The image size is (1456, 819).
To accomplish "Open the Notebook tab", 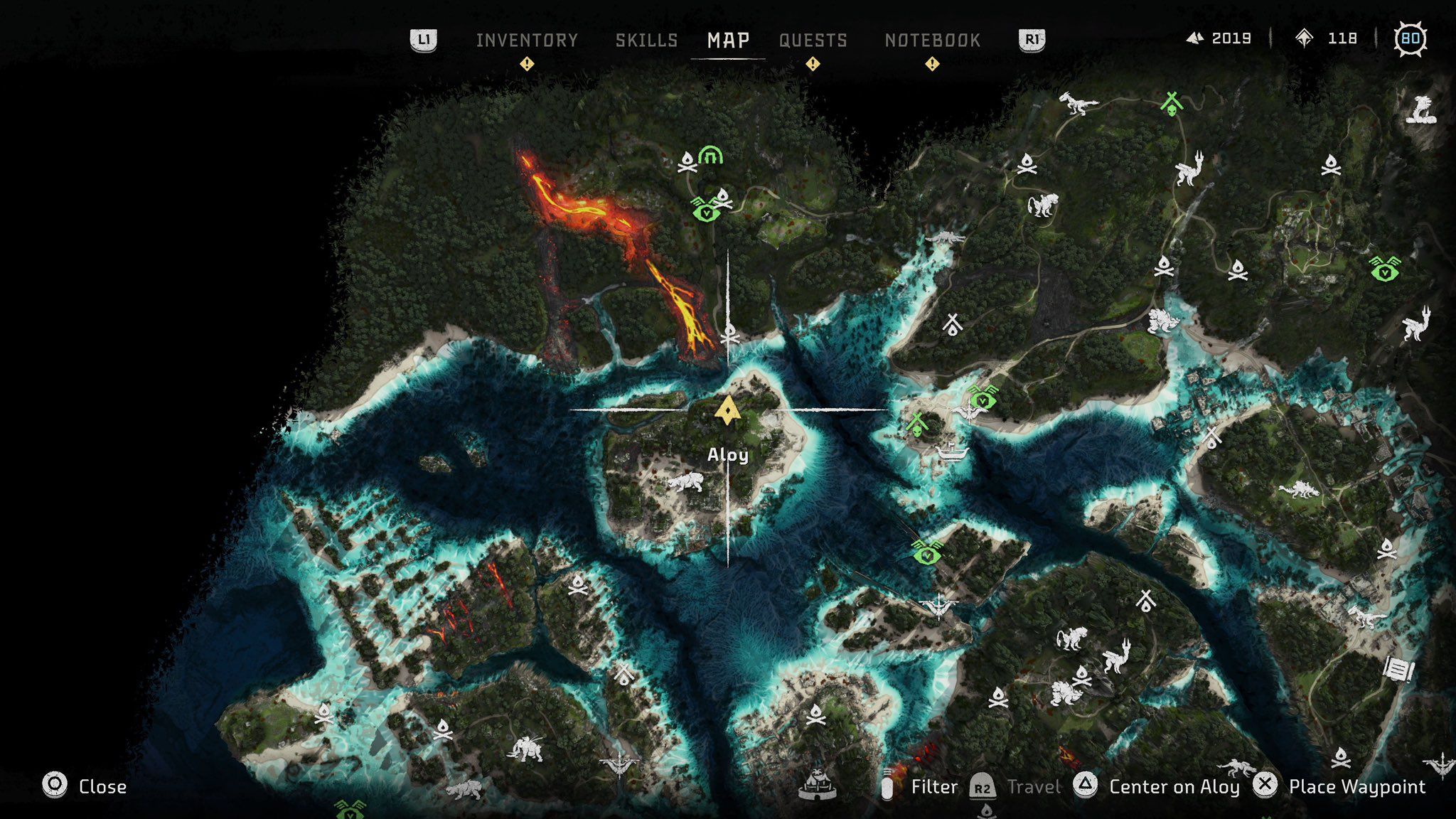I will (x=932, y=41).
